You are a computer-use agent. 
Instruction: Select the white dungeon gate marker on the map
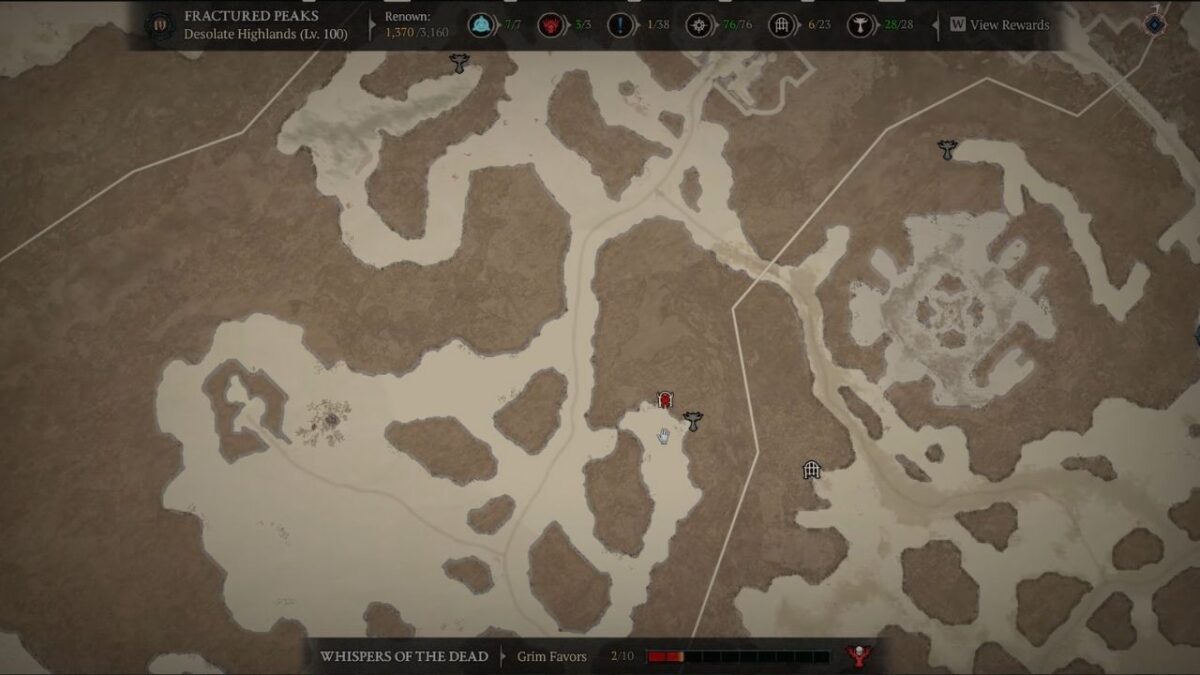(812, 469)
